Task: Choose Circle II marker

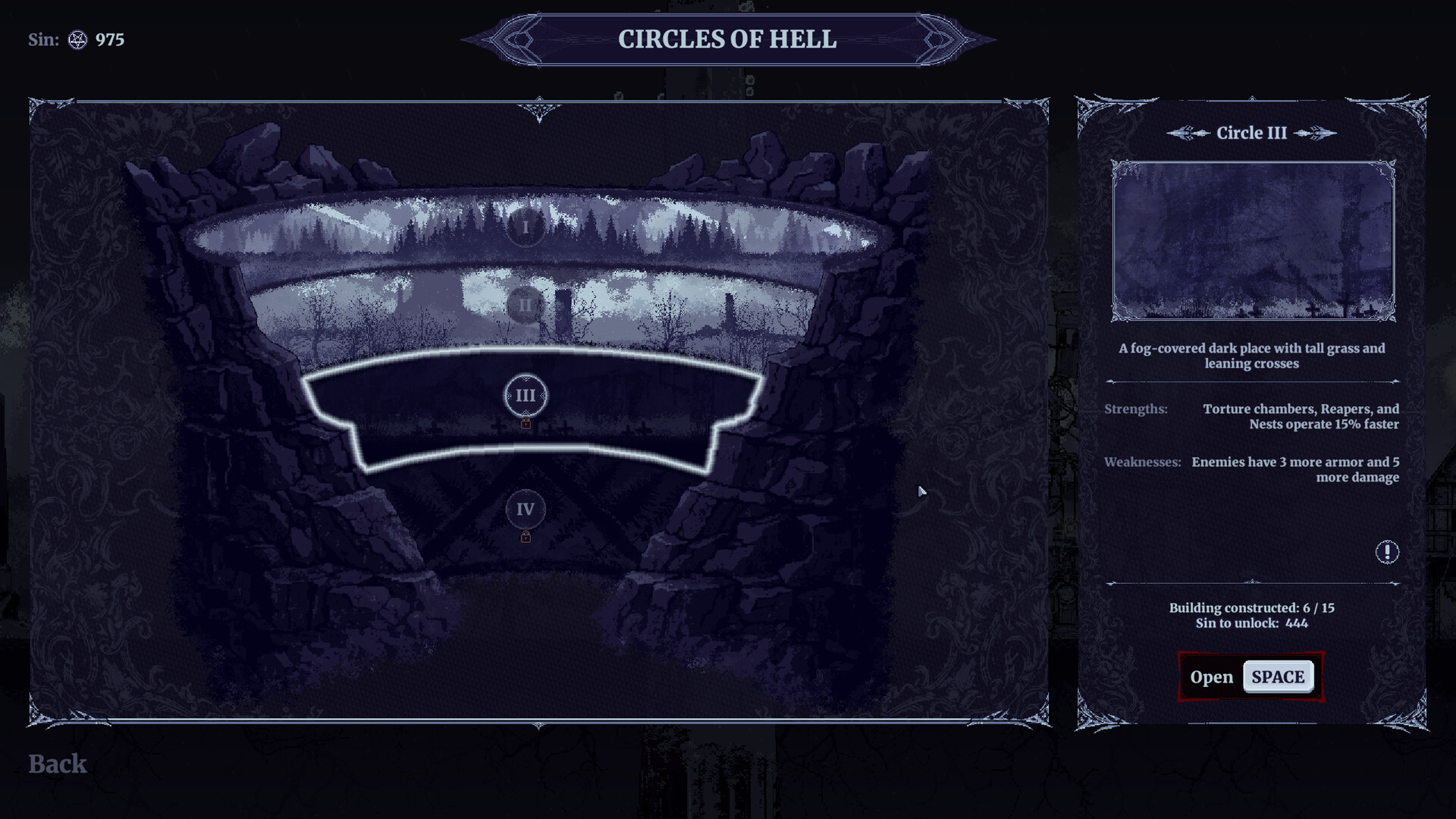Action: click(525, 306)
